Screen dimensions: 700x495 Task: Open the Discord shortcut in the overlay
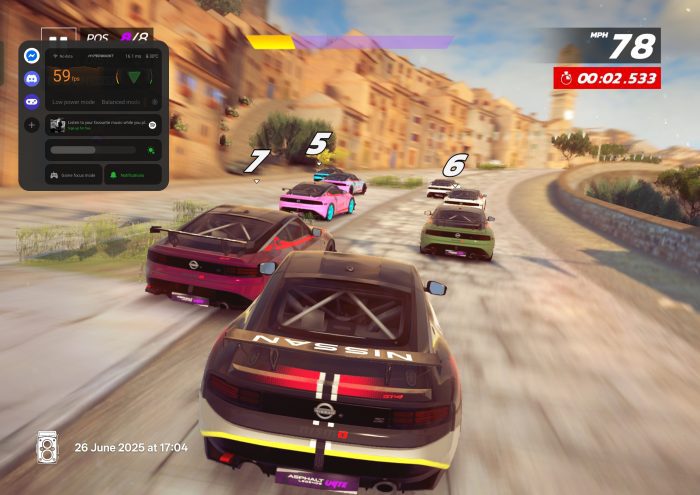32,77
